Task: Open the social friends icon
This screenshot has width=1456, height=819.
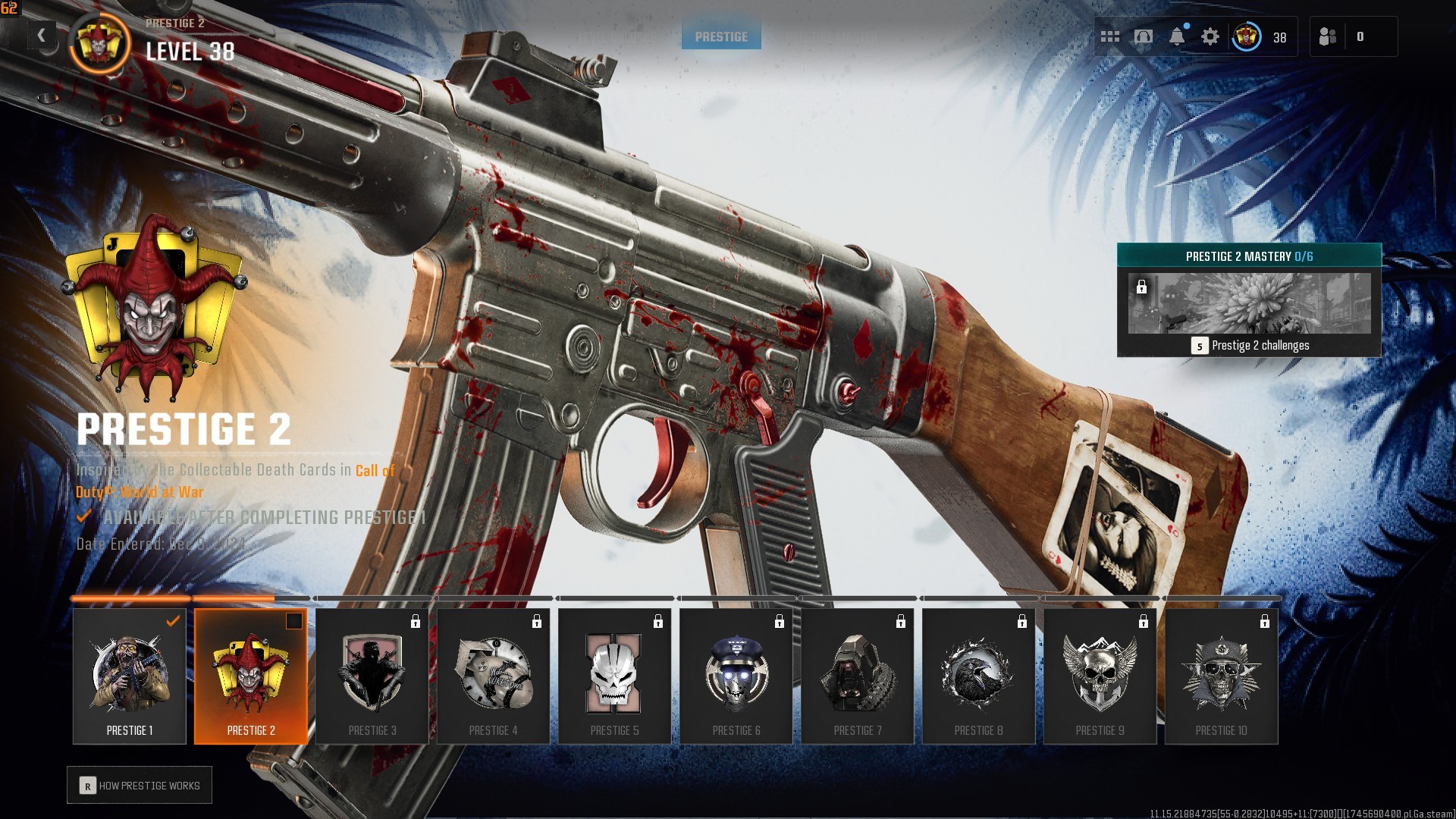Action: point(1328,36)
